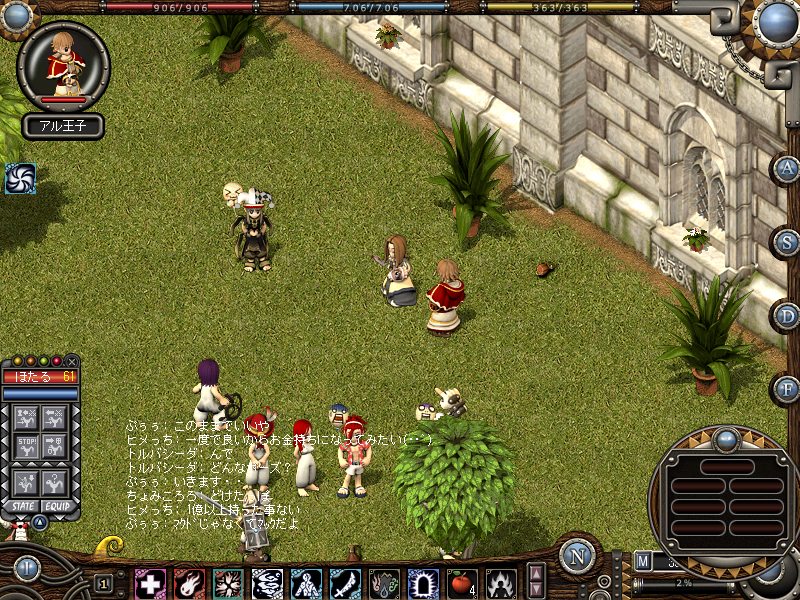Click the round S button
800x600 pixels.
(x=785, y=241)
